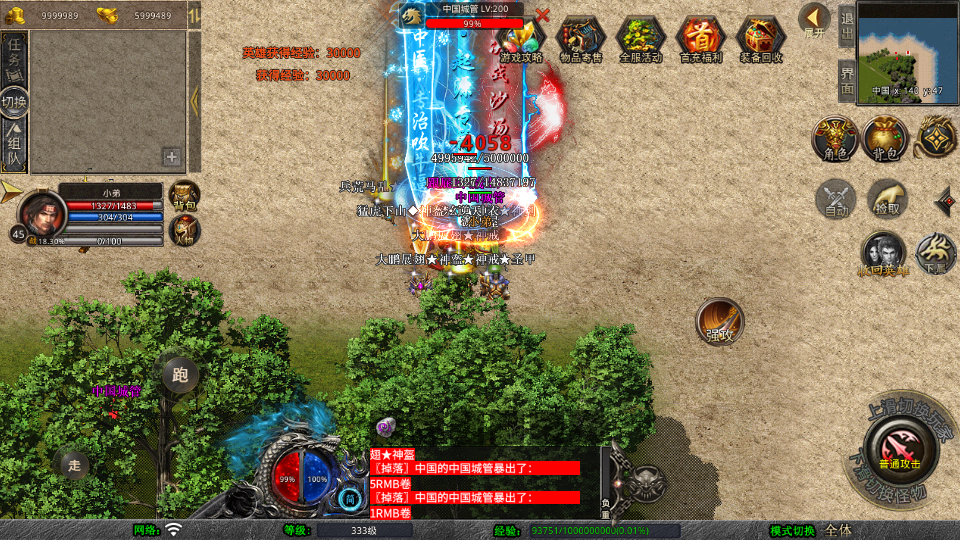Open the 首充福利 first-recharge bonus
The height and width of the screenshot is (540, 960).
[x=700, y=38]
